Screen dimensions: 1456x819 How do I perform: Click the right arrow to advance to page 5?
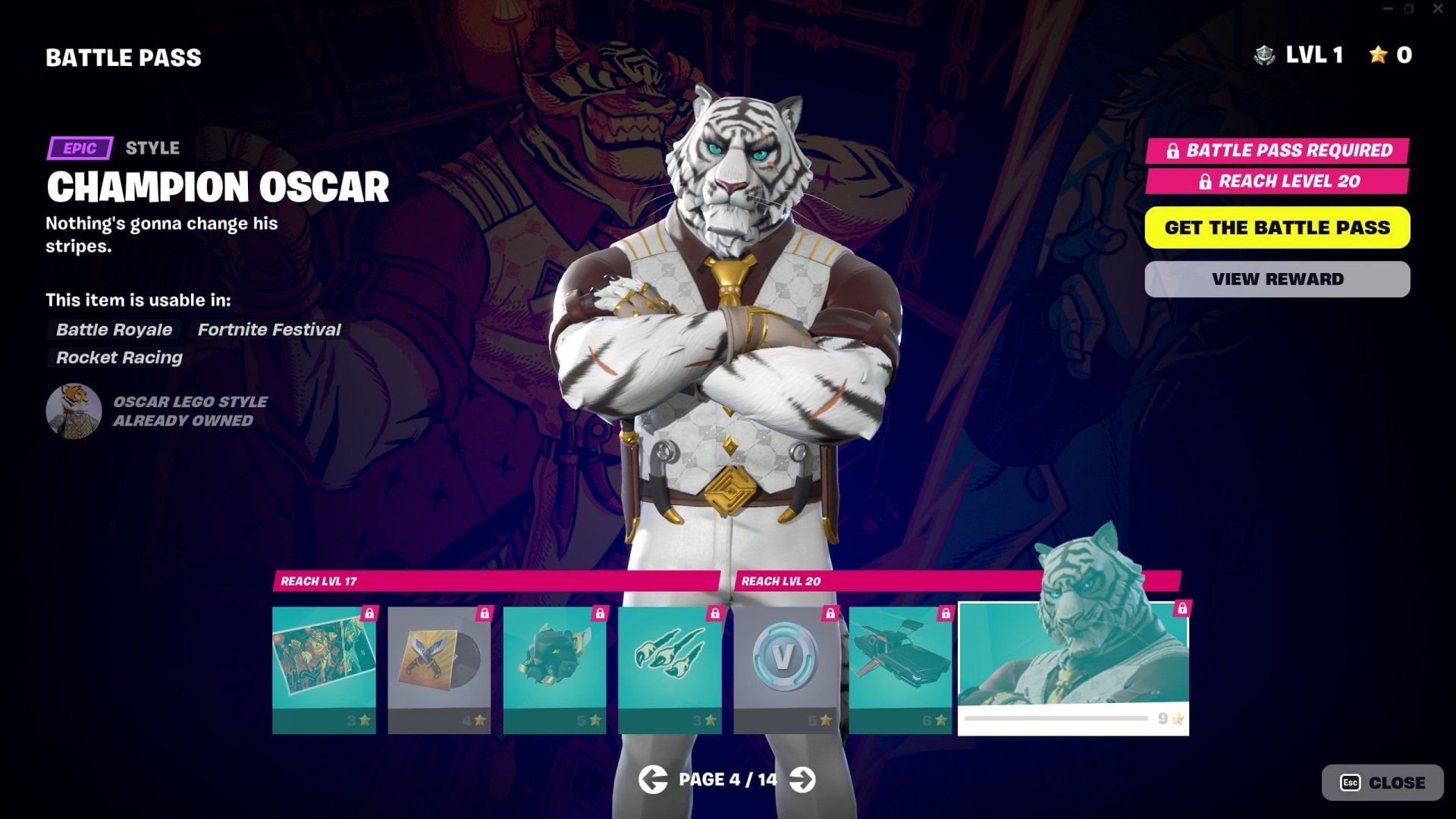click(803, 779)
